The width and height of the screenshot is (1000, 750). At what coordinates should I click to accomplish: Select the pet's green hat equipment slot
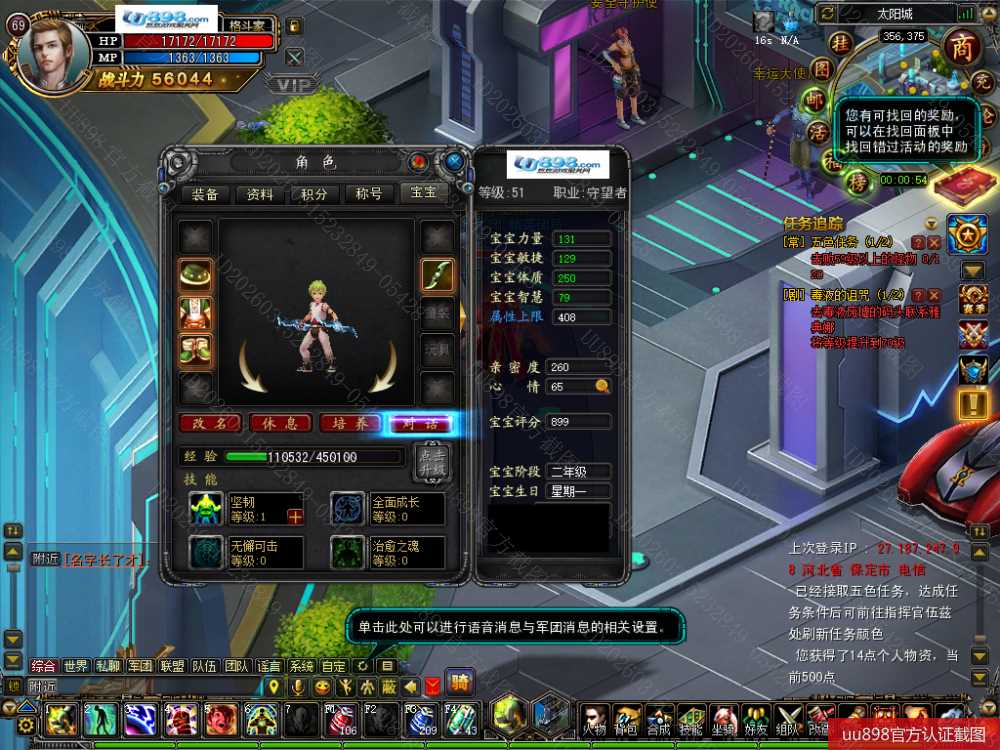(x=194, y=275)
